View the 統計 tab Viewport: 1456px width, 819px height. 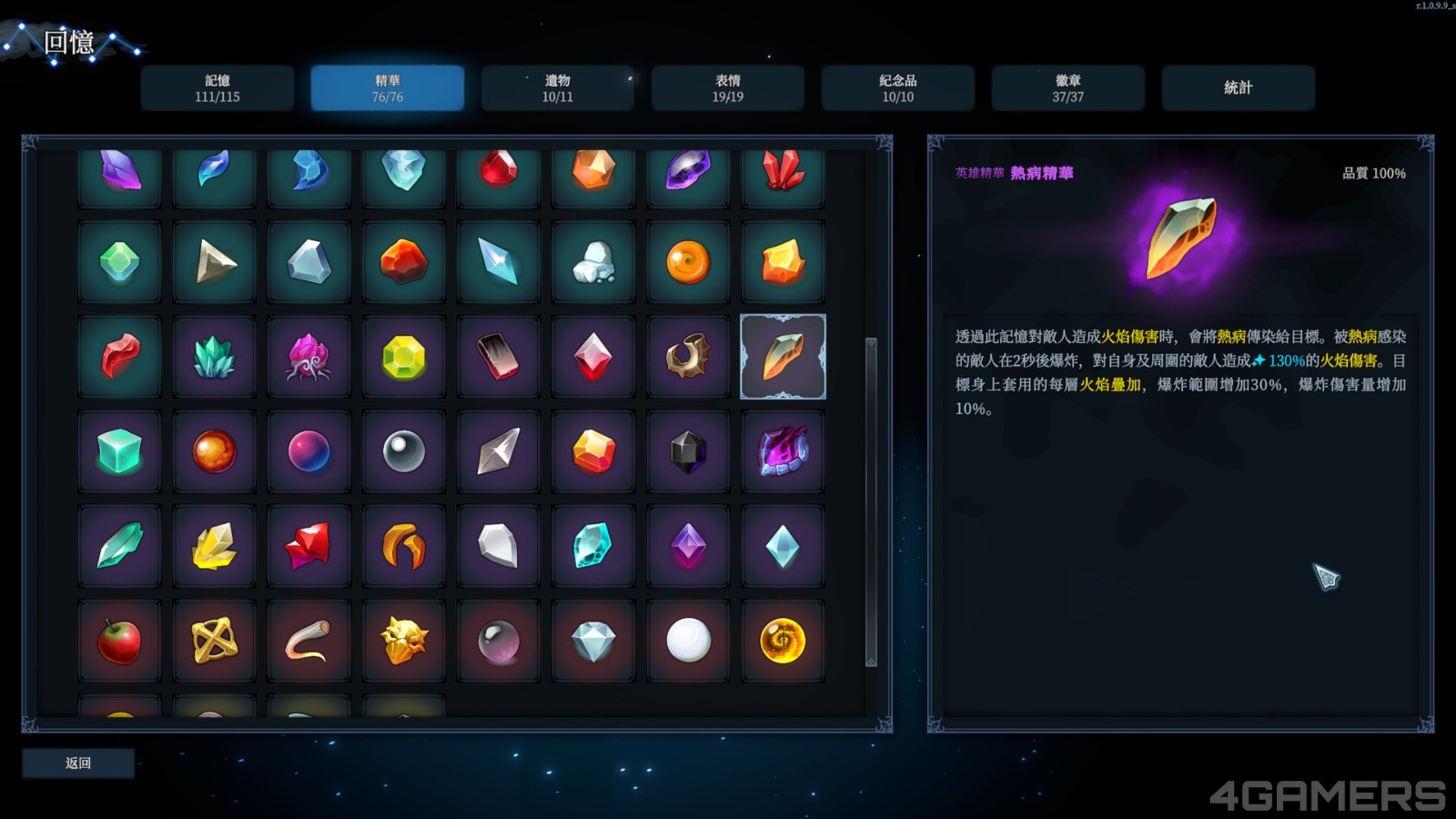coord(1238,88)
